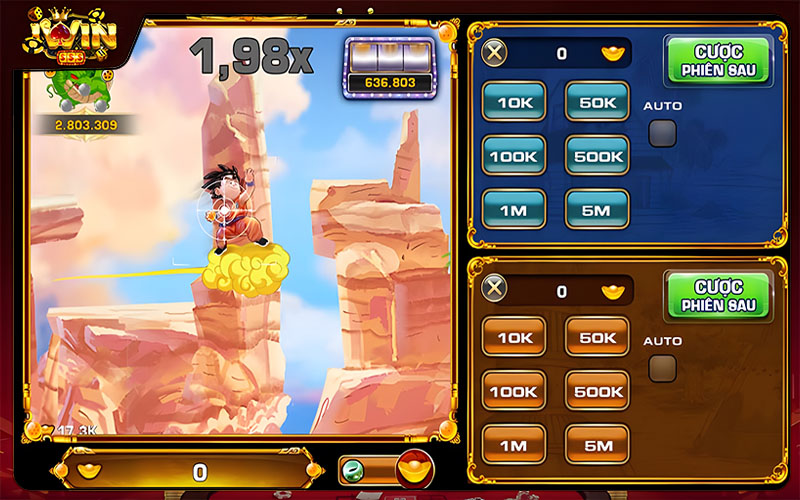Choose the 50K chip in the blue panel
The image size is (800, 500).
[x=597, y=101]
